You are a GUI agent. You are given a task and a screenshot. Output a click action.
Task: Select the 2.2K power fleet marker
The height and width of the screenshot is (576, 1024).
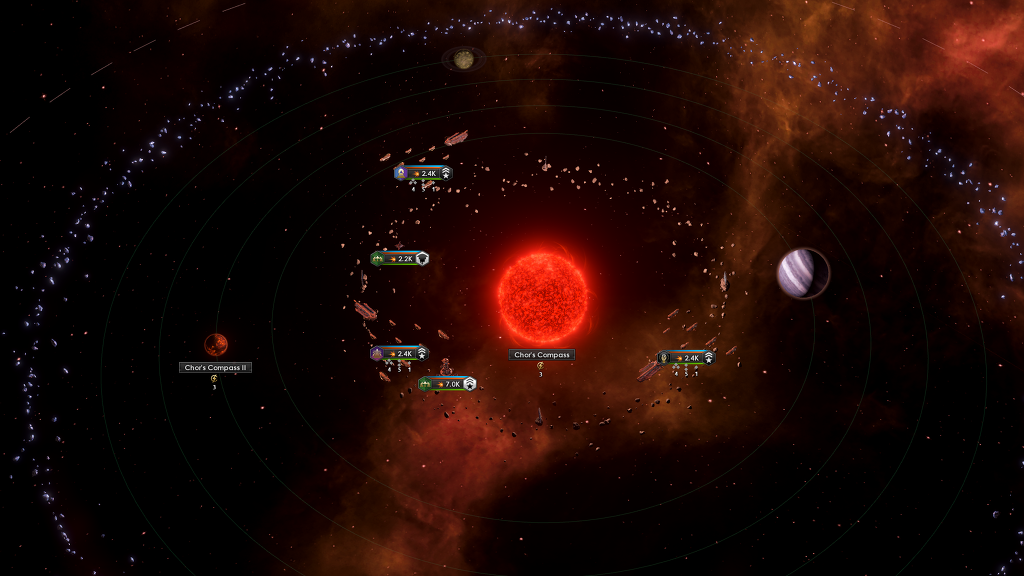[399, 258]
